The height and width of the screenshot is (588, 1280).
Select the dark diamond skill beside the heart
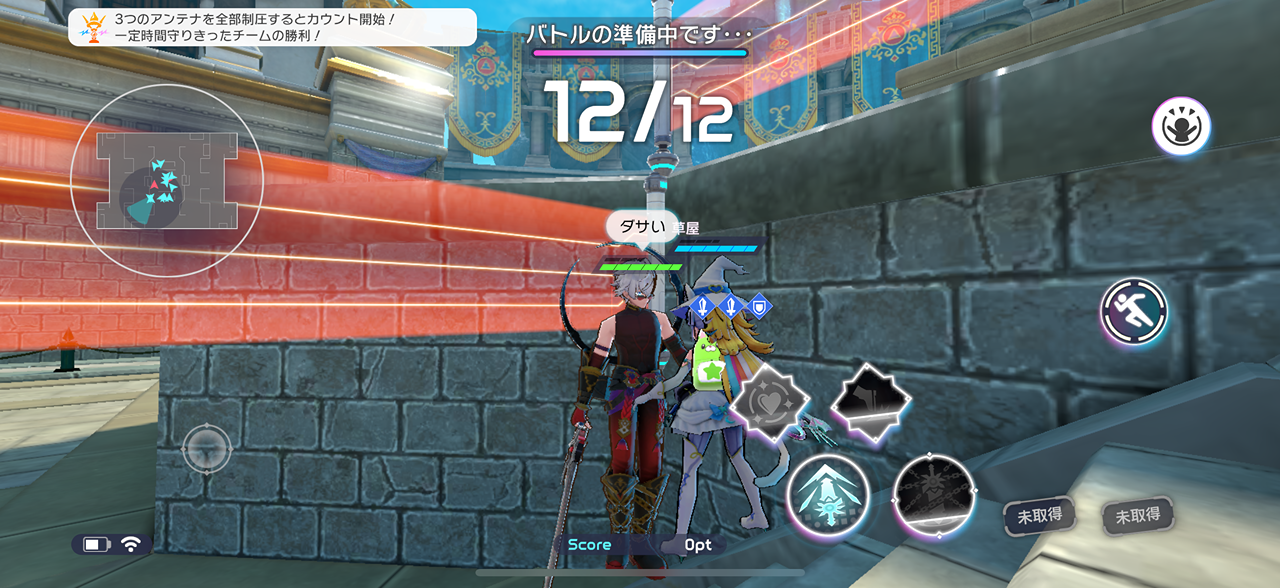[871, 401]
